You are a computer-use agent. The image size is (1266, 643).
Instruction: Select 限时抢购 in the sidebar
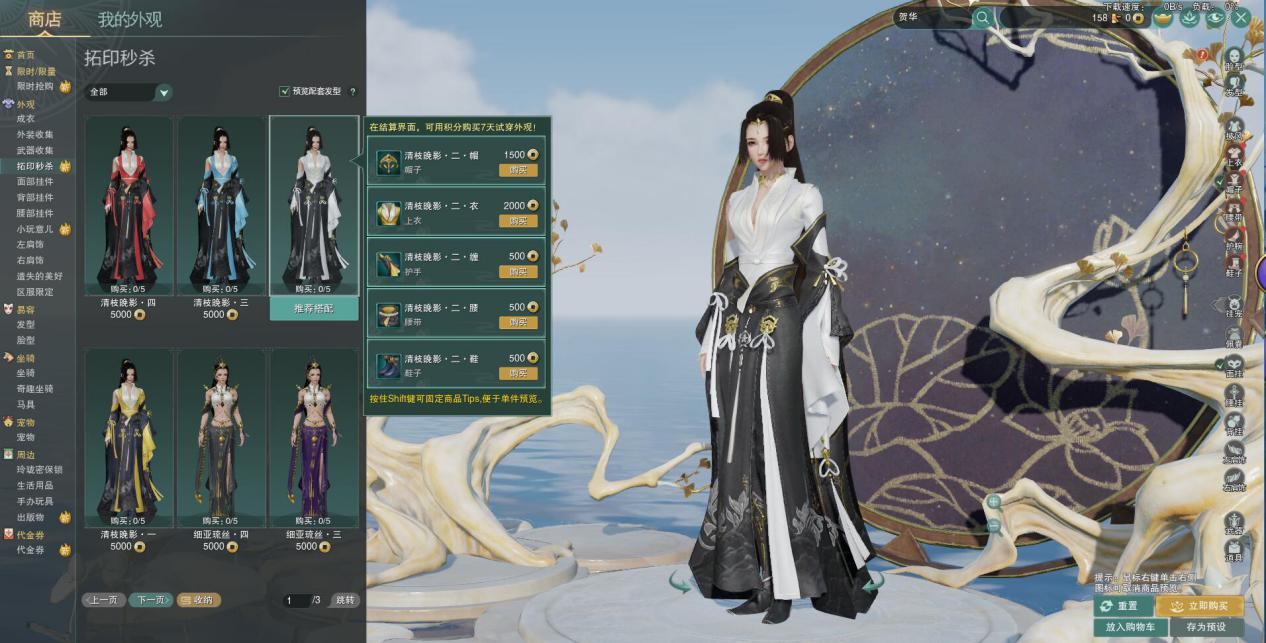coord(36,87)
